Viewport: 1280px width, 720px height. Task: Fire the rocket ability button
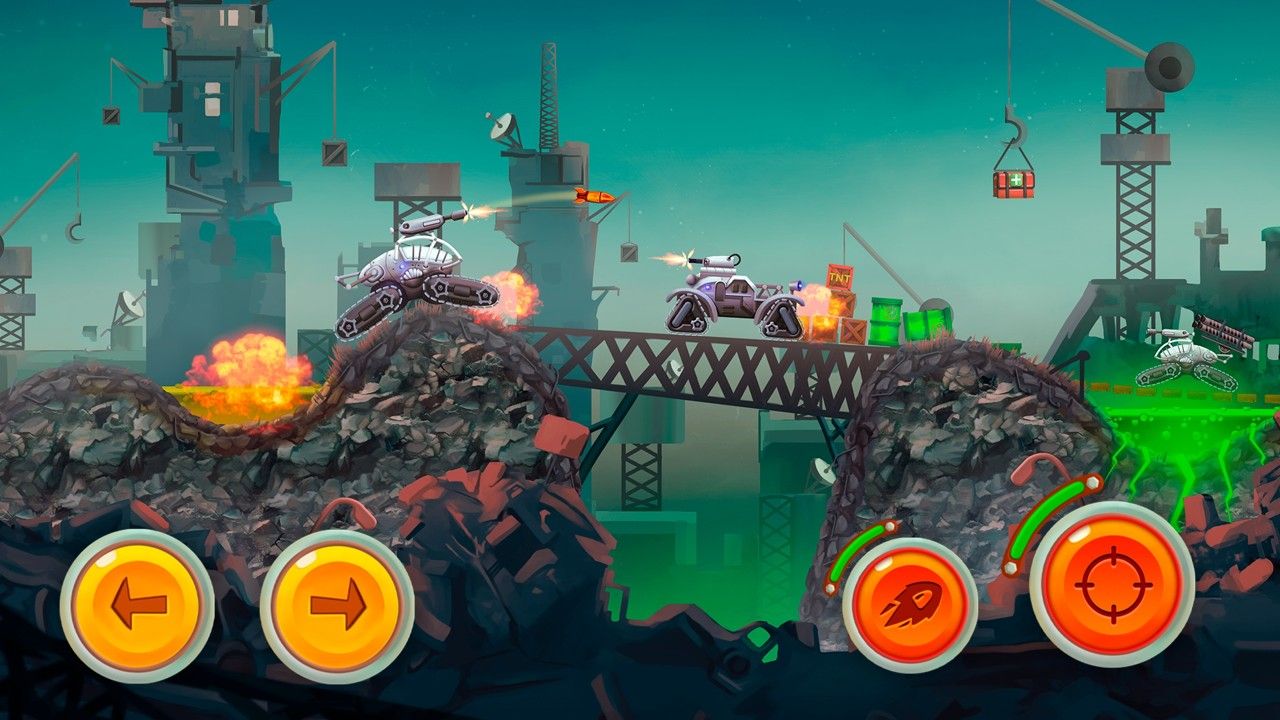click(910, 605)
